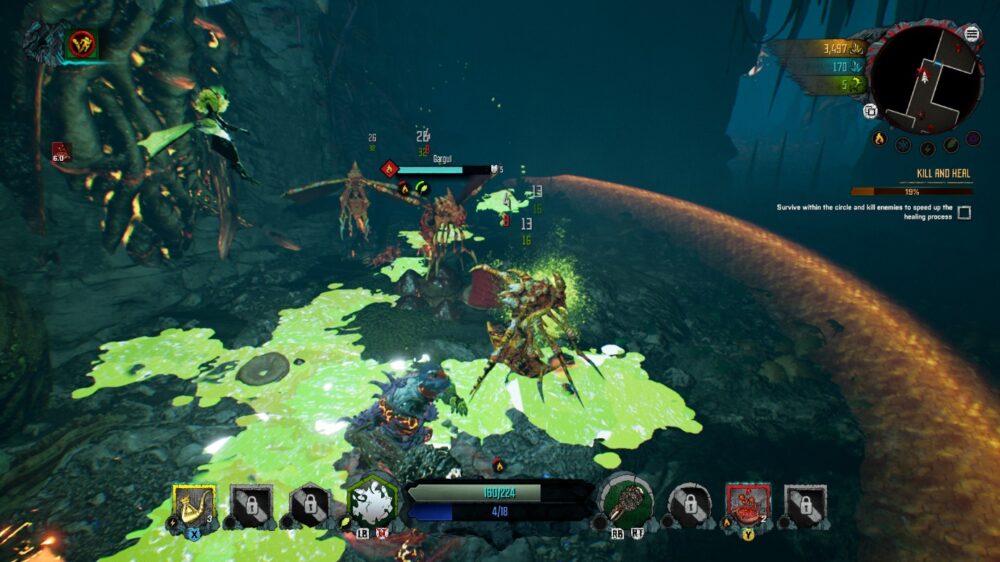Open the circular minimap
1000x562 pixels.
pyautogui.click(x=927, y=79)
